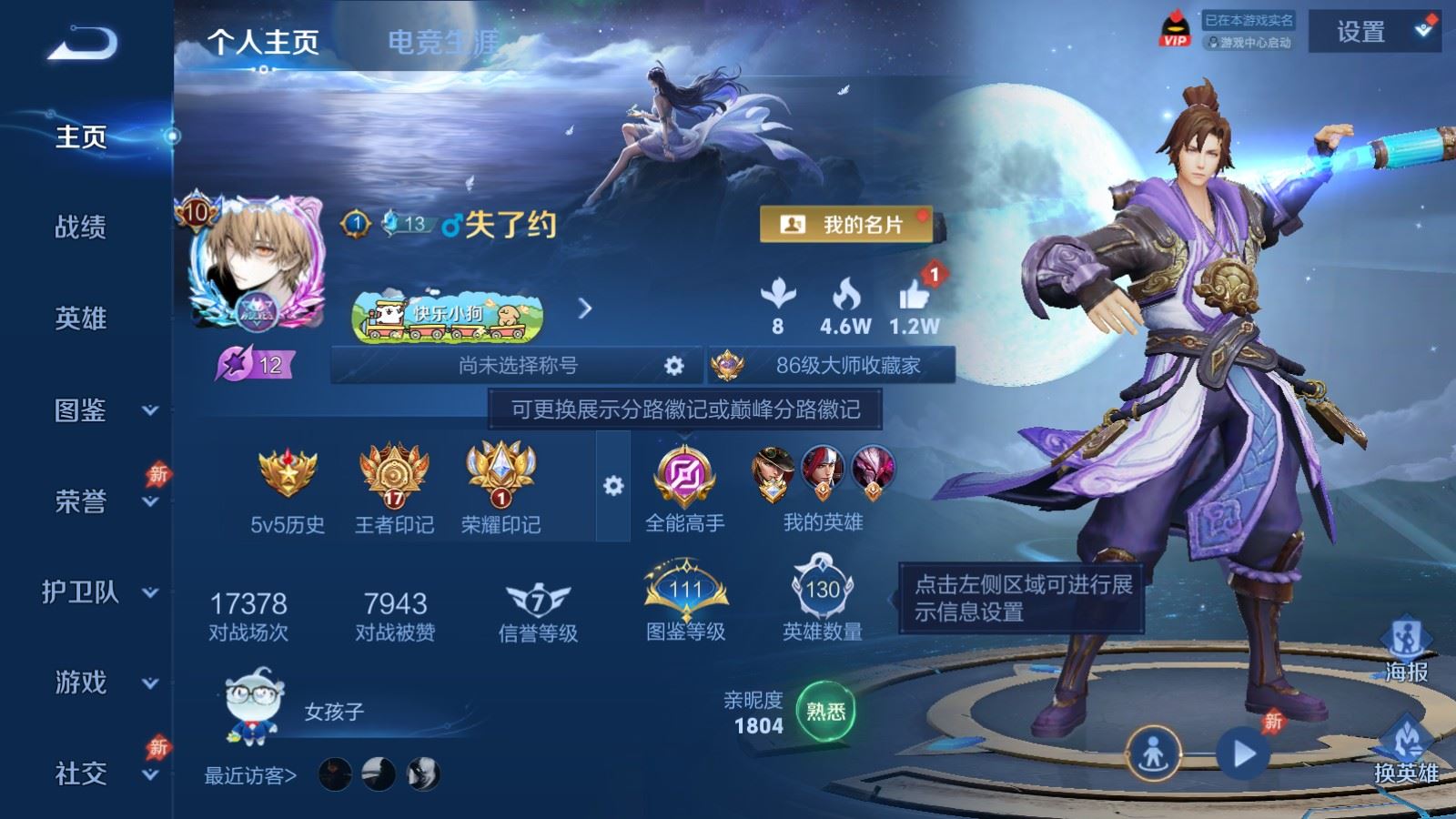
Task: Open 最近访客 recent visitors list
Action: pos(250,776)
